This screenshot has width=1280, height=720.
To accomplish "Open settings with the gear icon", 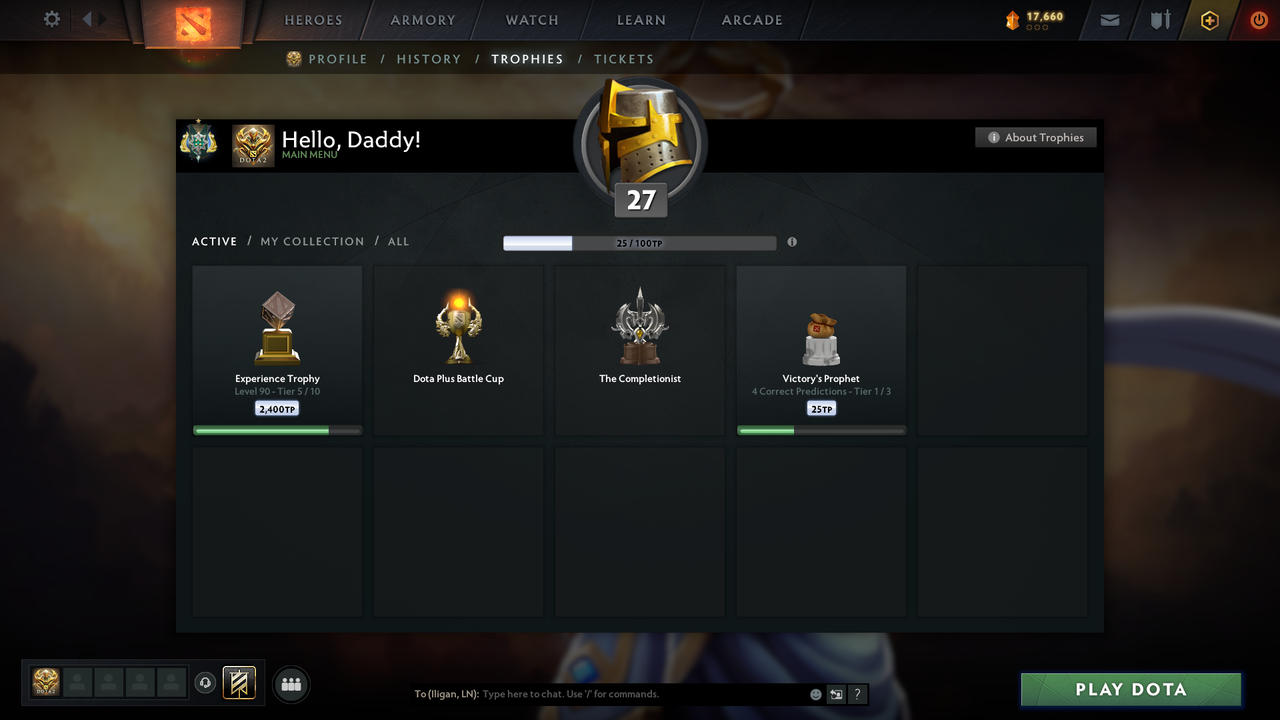I will [51, 19].
